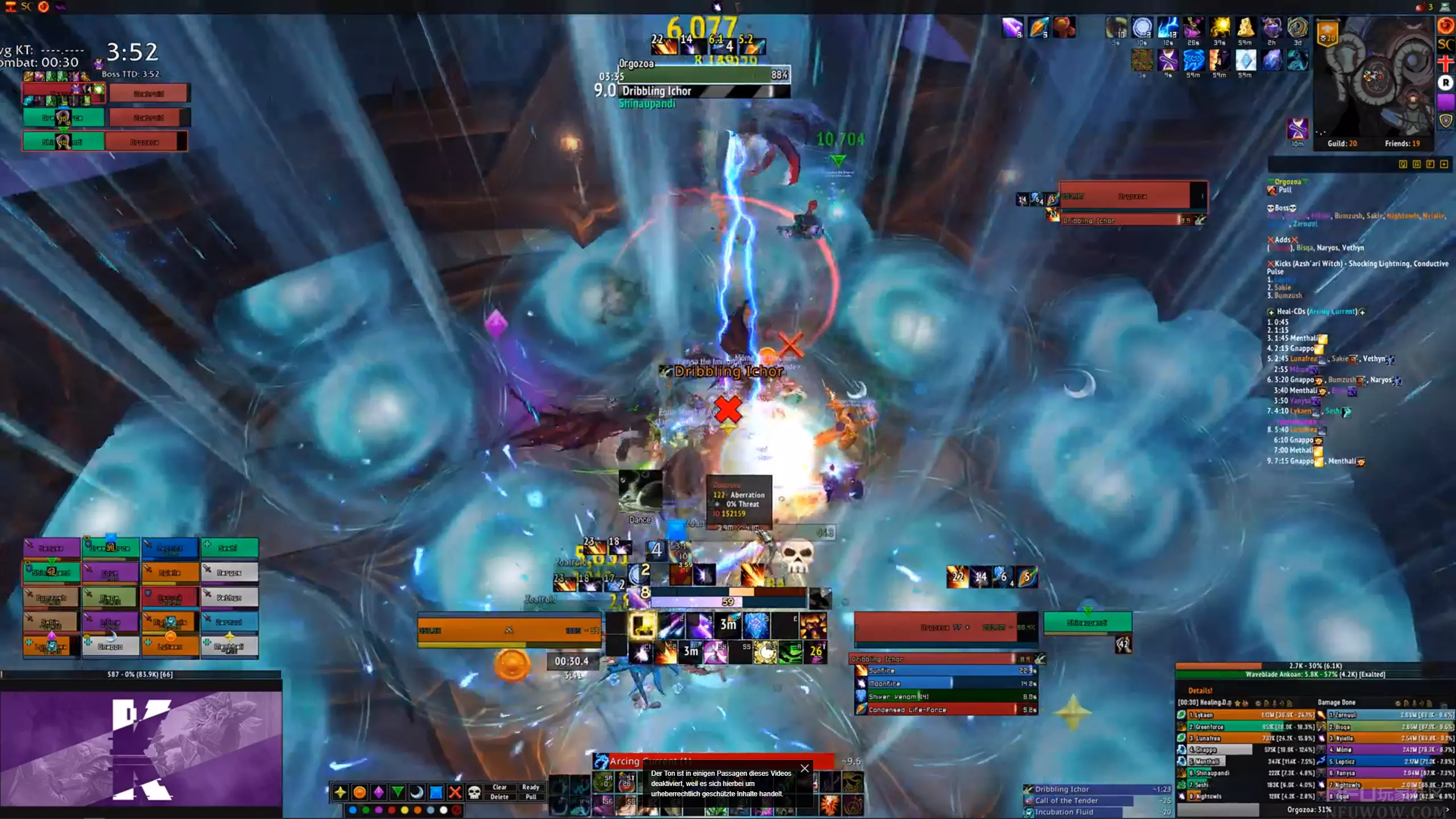The height and width of the screenshot is (819, 1456).
Task: Click the Orgozoa target frame
Action: (x=944, y=627)
